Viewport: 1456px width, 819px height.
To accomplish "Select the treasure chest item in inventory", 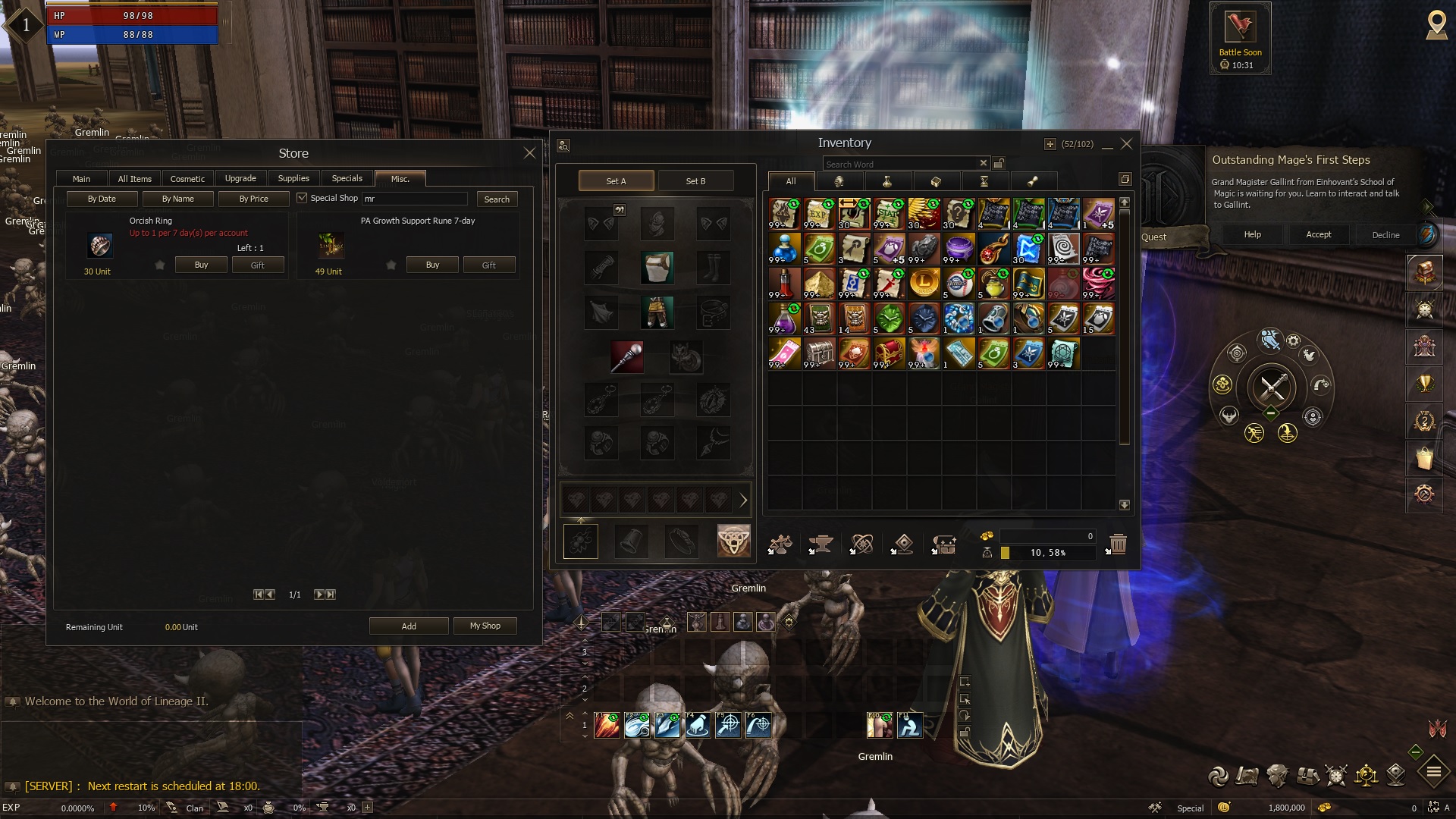I will (889, 353).
